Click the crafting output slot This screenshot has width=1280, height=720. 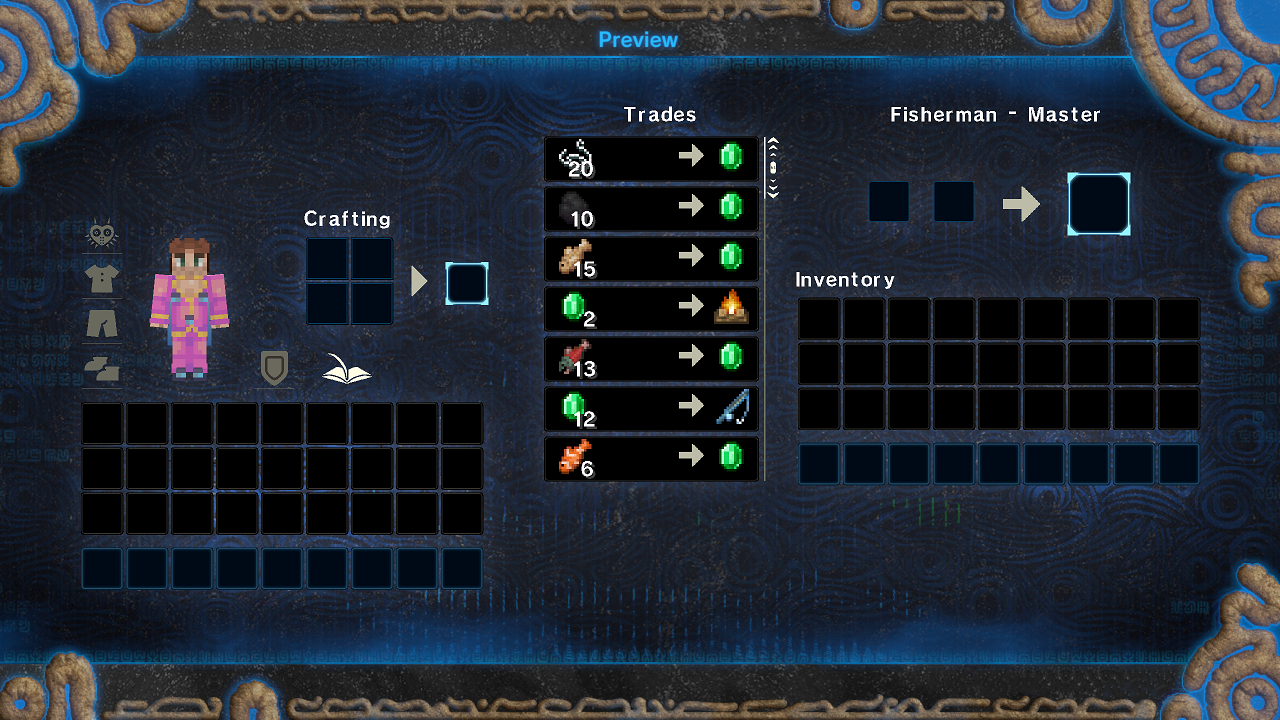467,283
